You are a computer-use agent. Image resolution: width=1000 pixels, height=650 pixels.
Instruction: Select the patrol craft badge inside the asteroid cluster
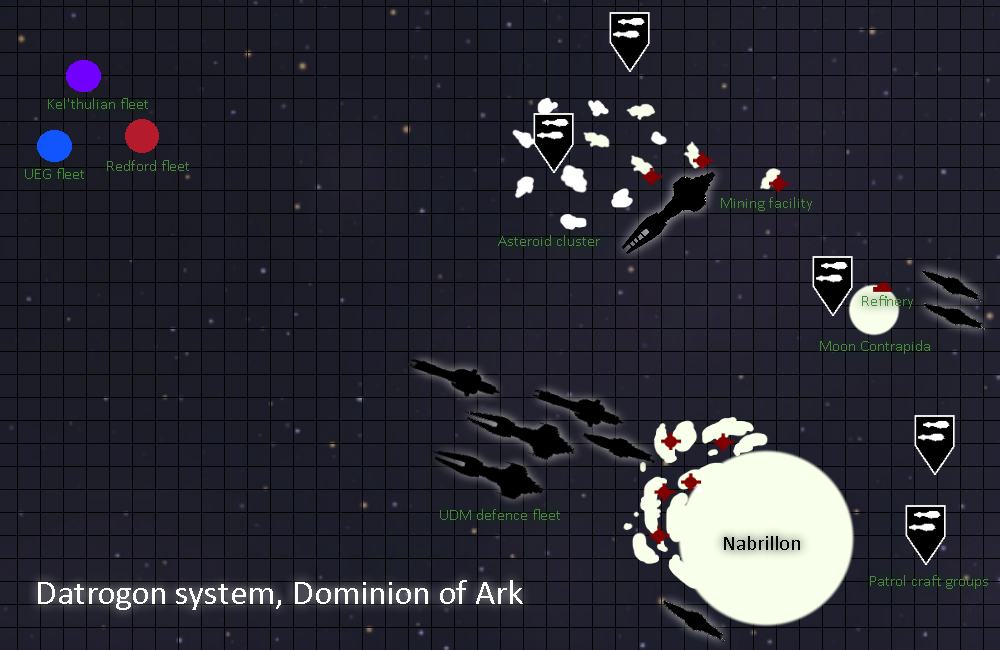coord(553,139)
